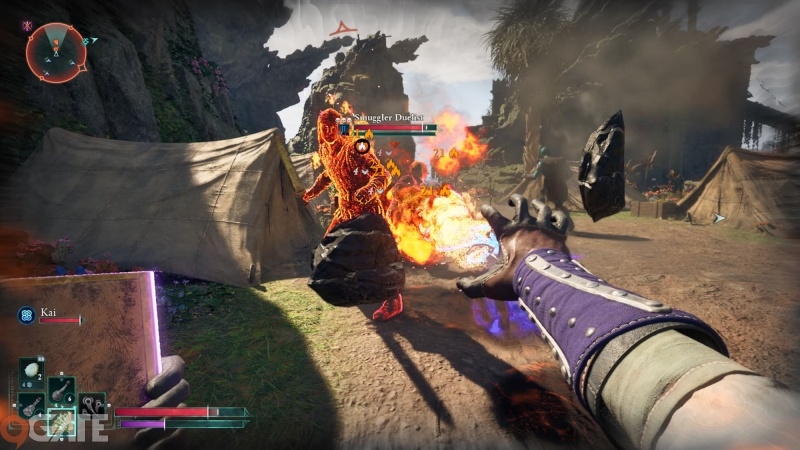Select companion Kai's portrait icon
Viewport: 800px width, 450px height.
[26, 314]
